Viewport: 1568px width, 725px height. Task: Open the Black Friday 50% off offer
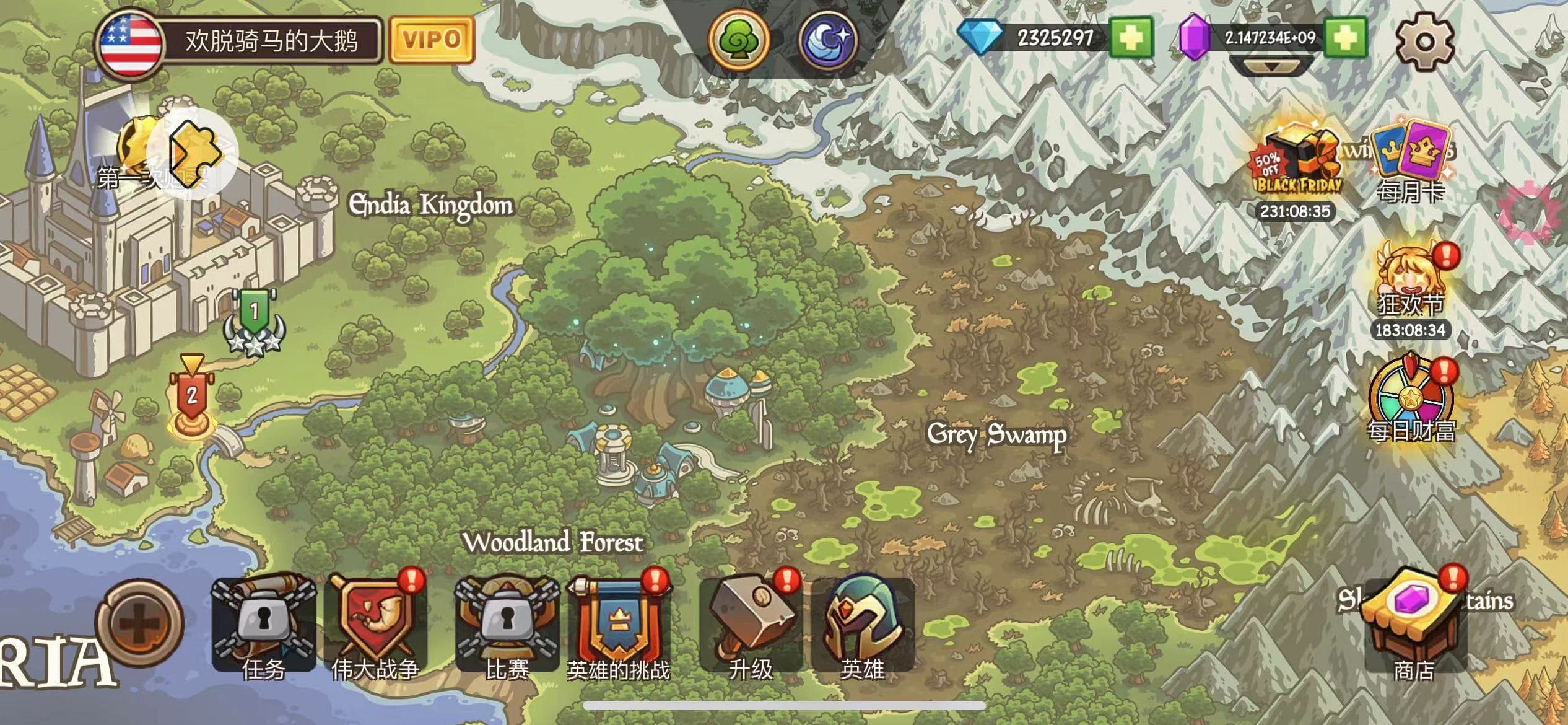pyautogui.click(x=1296, y=164)
